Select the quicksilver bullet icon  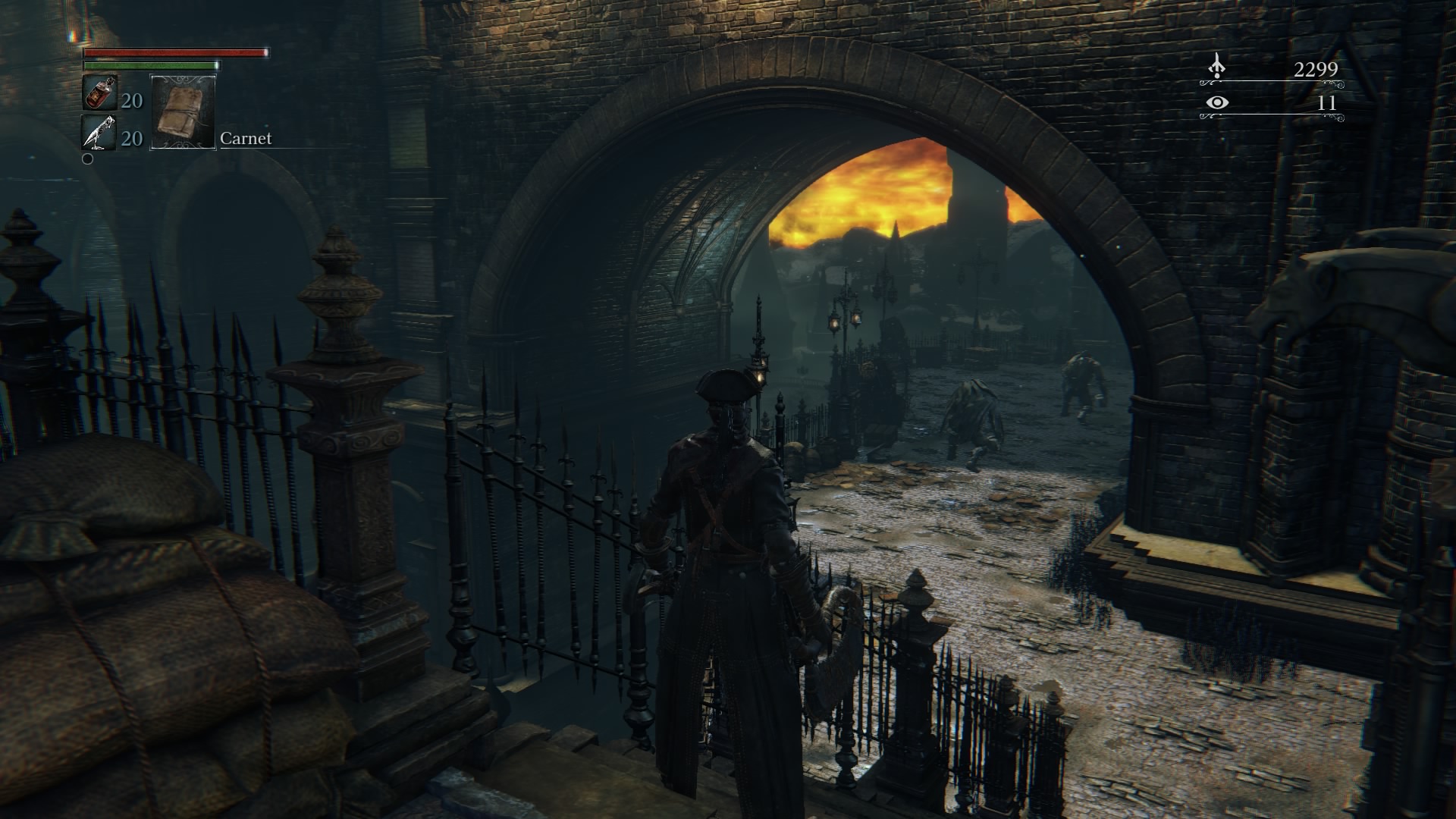point(99,133)
